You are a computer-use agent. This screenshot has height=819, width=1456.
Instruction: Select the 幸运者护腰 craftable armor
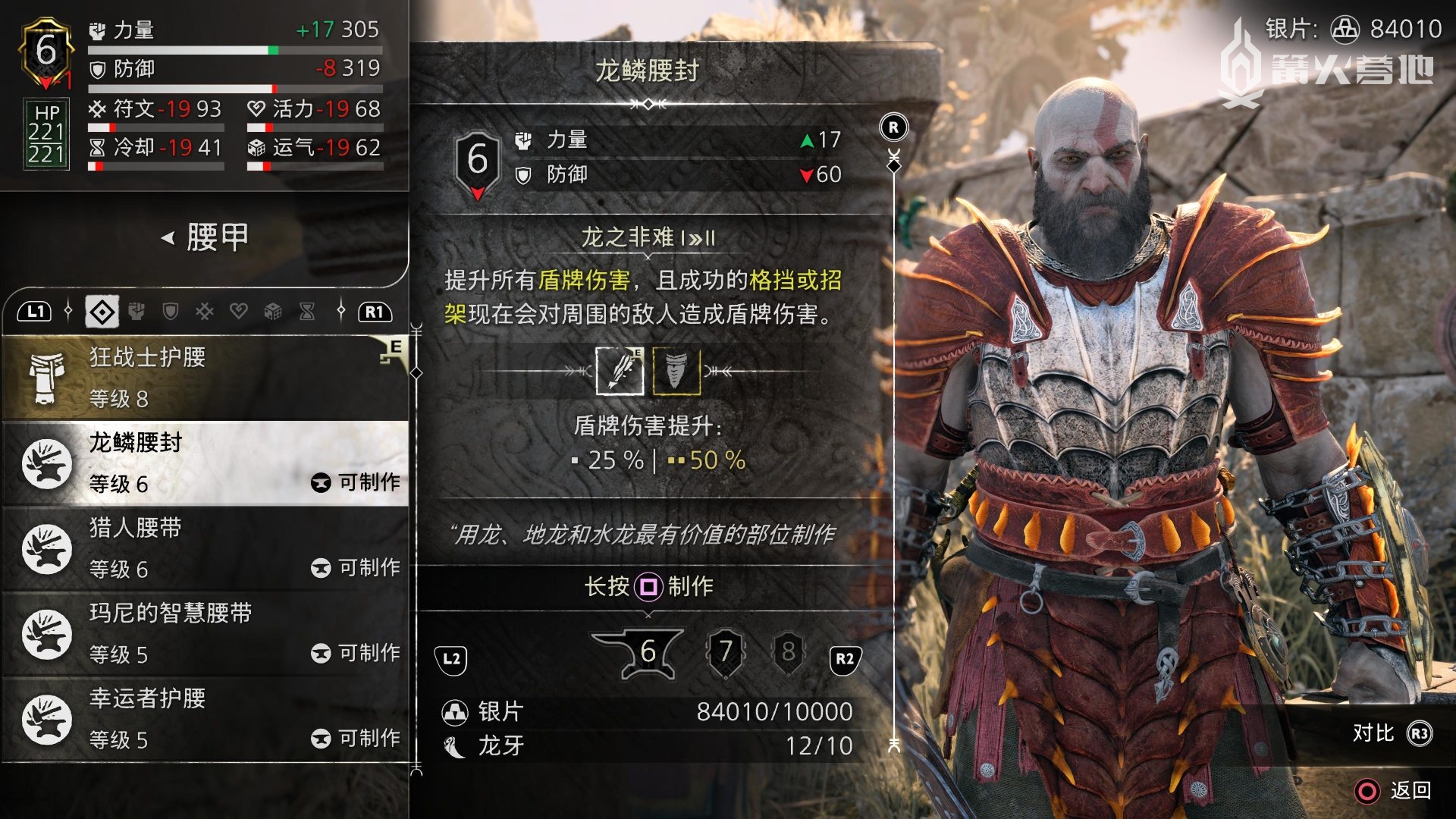[x=205, y=719]
